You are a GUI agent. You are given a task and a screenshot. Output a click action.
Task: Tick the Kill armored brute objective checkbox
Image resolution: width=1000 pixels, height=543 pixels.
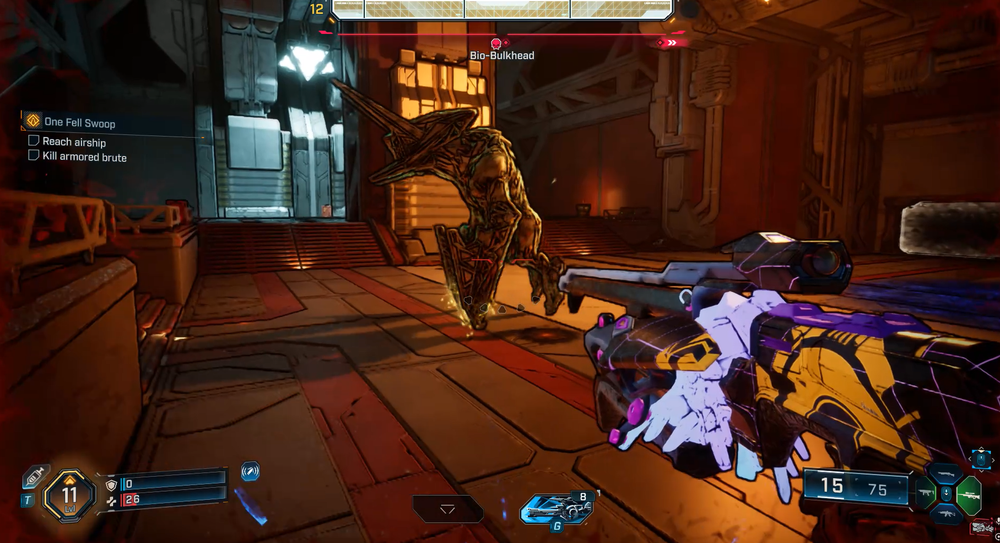(34, 156)
